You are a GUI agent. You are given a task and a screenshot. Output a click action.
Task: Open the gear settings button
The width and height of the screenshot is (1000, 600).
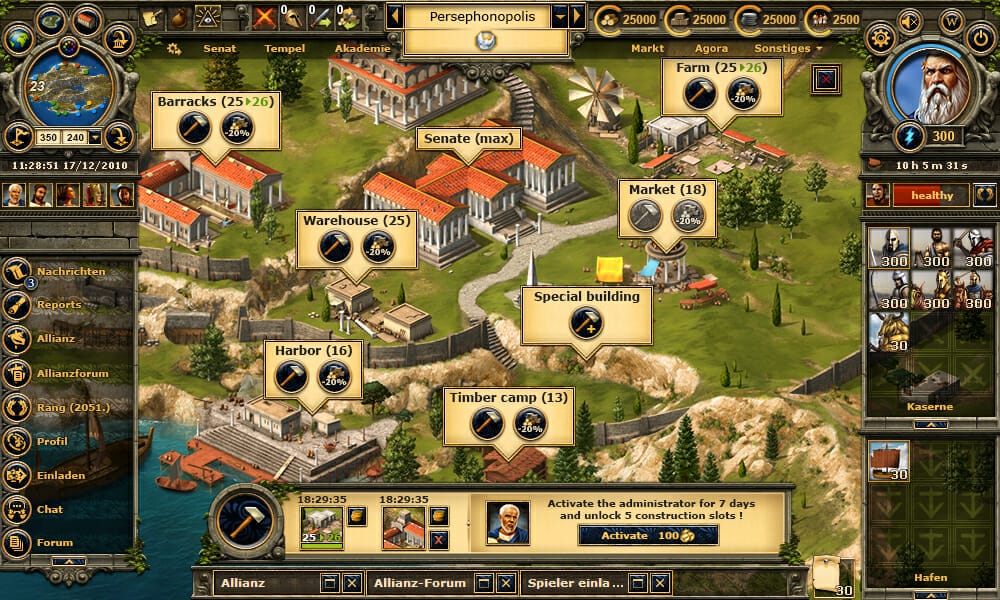tap(881, 39)
